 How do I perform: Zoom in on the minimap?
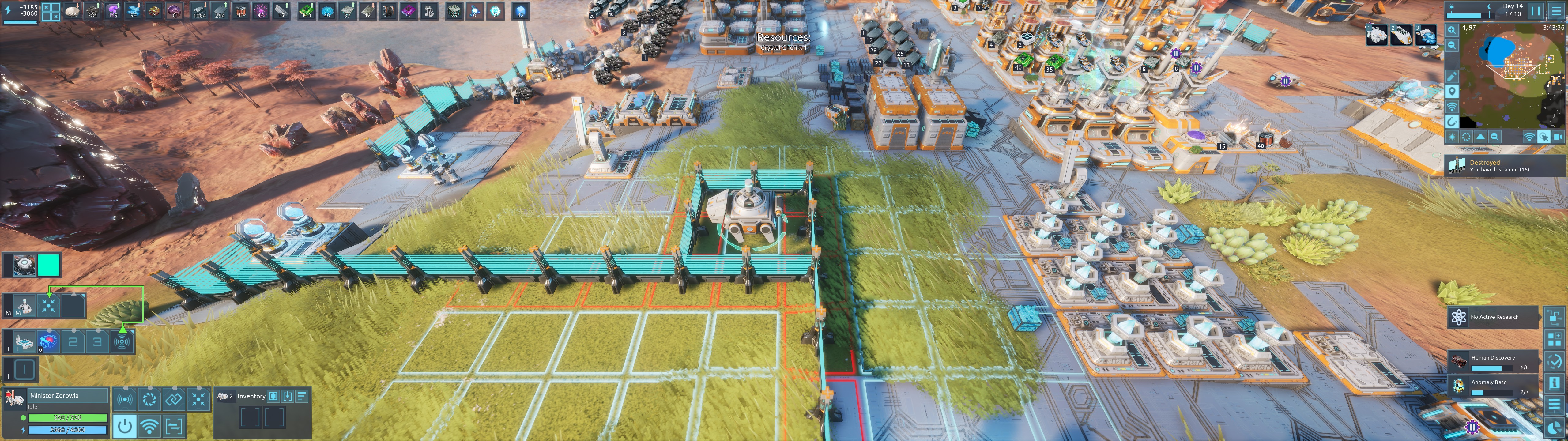(x=1452, y=30)
